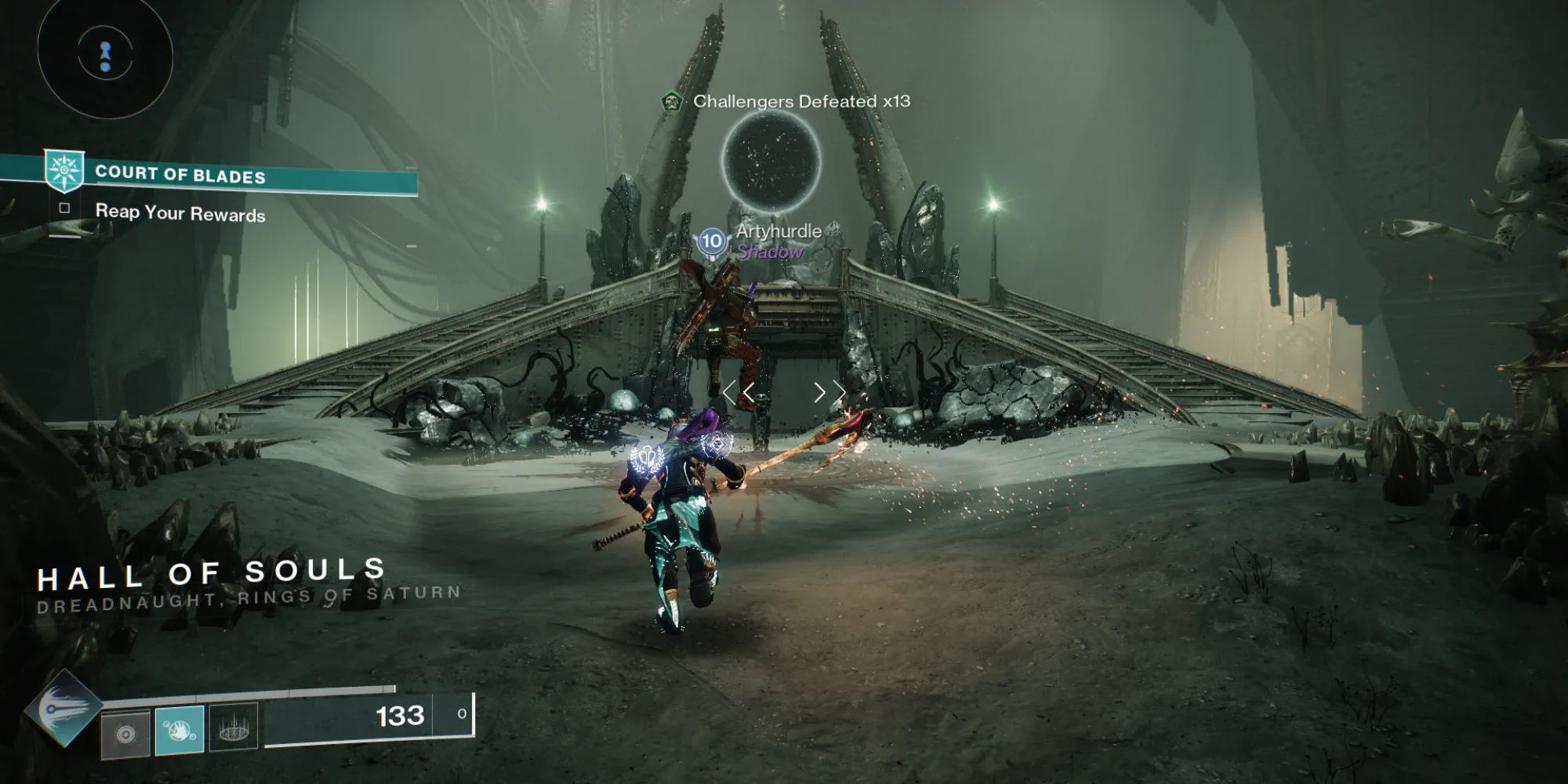Choose the grenade ability slot
The image size is (1568, 784).
(x=125, y=734)
